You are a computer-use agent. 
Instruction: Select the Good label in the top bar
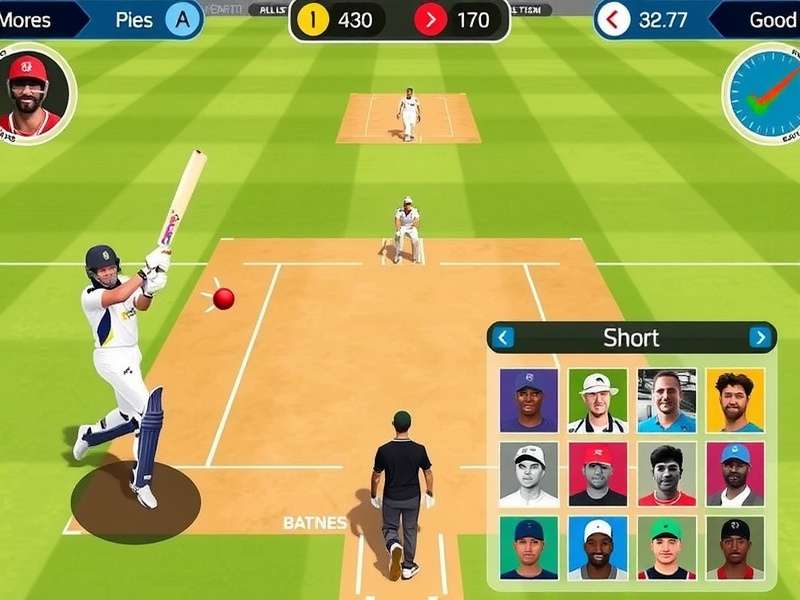(x=772, y=19)
